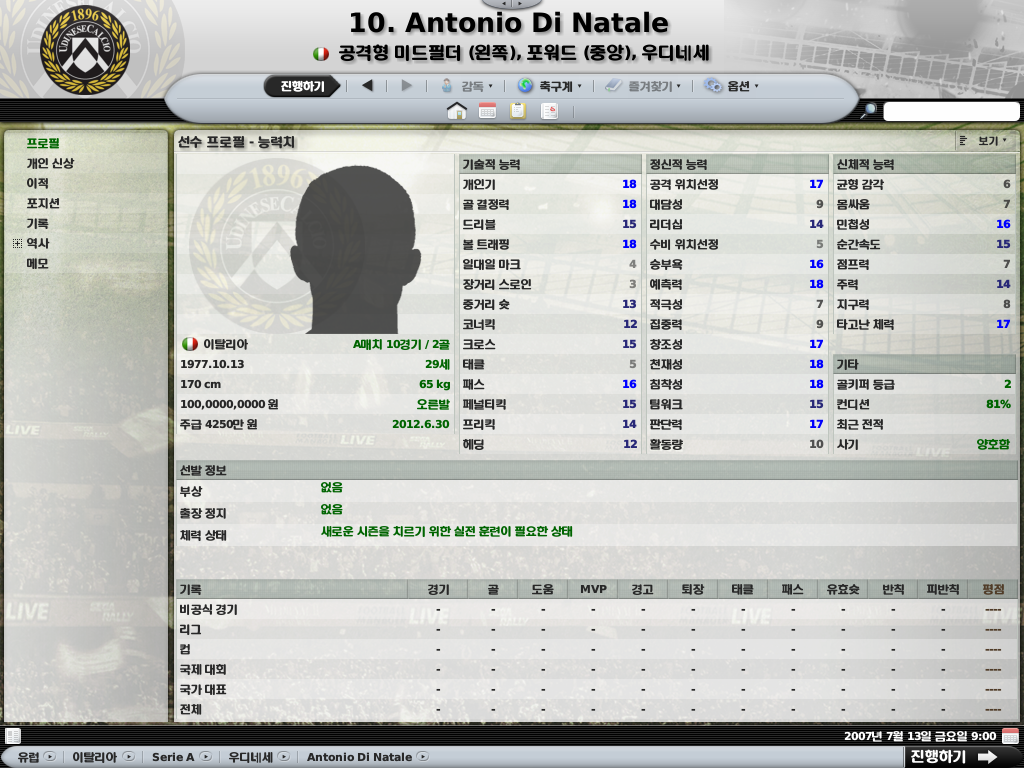
Task: Open the calendar icon in the toolbar
Action: [x=488, y=111]
